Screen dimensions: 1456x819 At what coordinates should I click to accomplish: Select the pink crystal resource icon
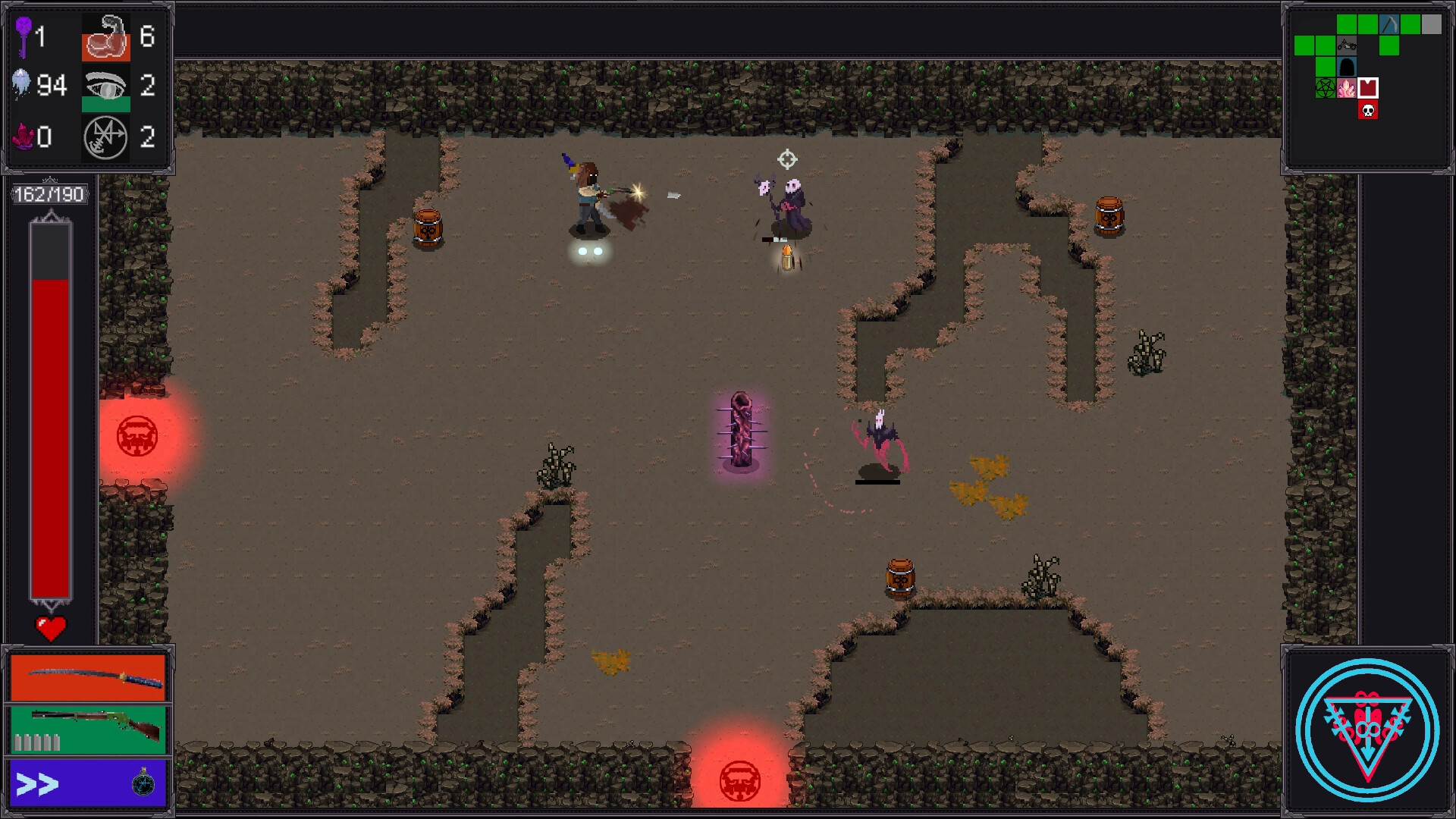pyautogui.click(x=23, y=137)
